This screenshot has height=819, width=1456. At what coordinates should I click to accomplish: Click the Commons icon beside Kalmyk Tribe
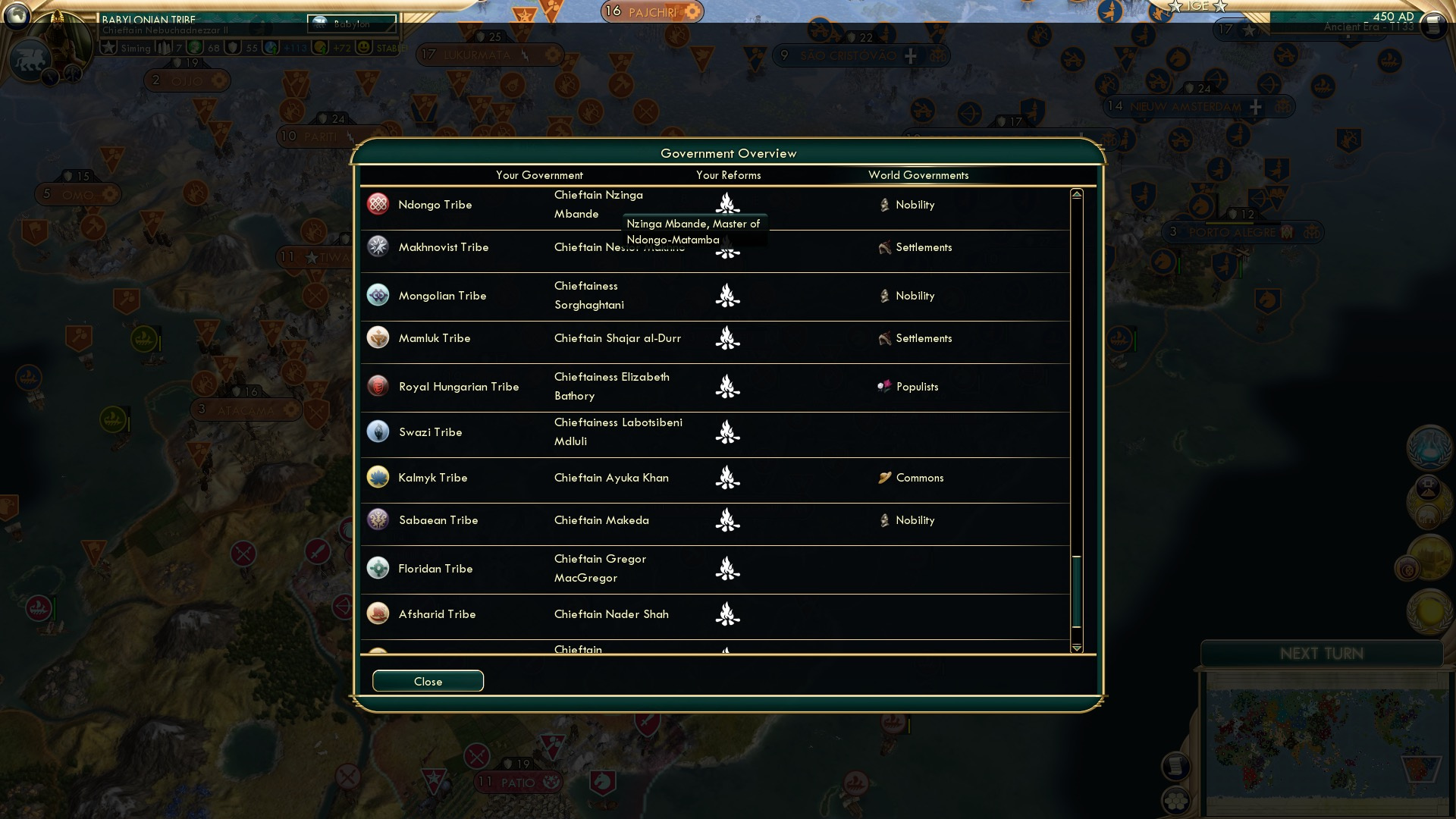tap(884, 478)
